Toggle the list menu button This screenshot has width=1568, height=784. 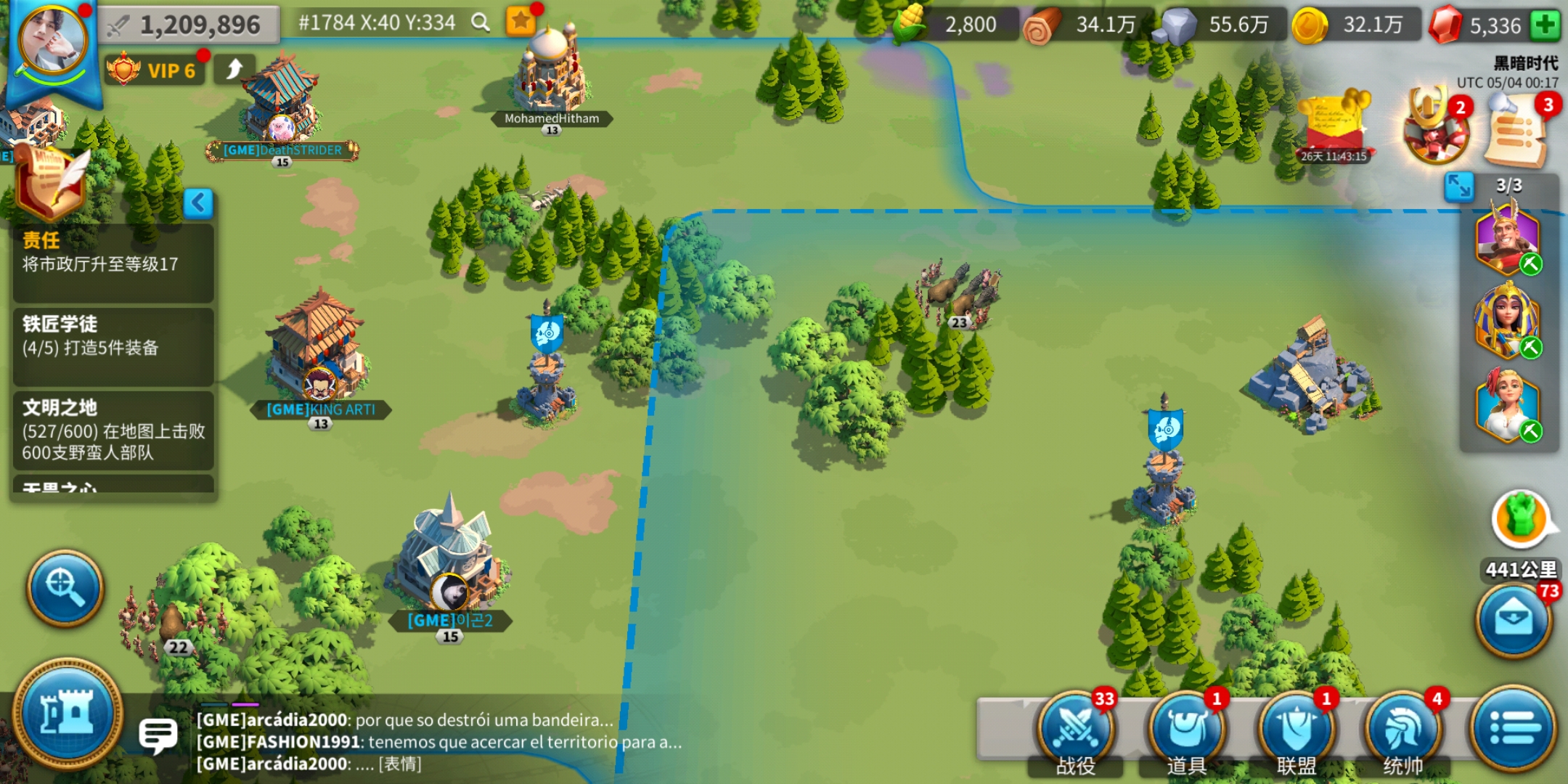[x=1513, y=727]
